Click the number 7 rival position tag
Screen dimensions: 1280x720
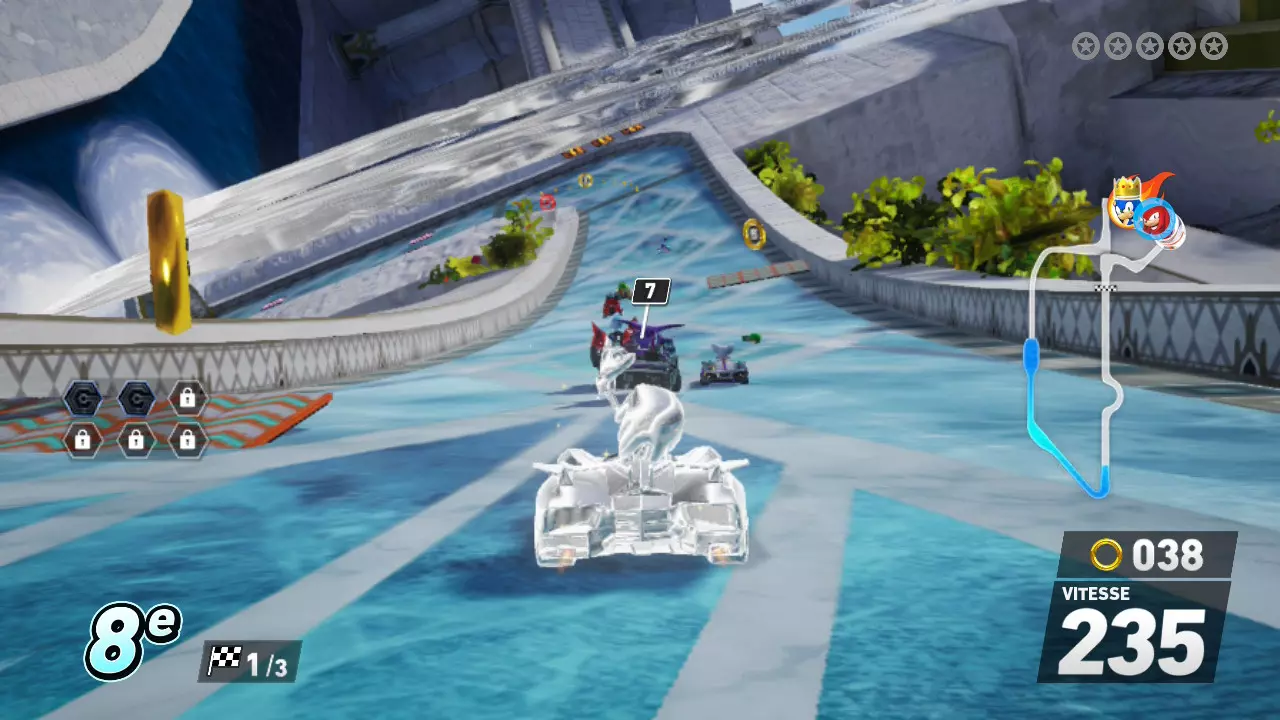tap(651, 291)
